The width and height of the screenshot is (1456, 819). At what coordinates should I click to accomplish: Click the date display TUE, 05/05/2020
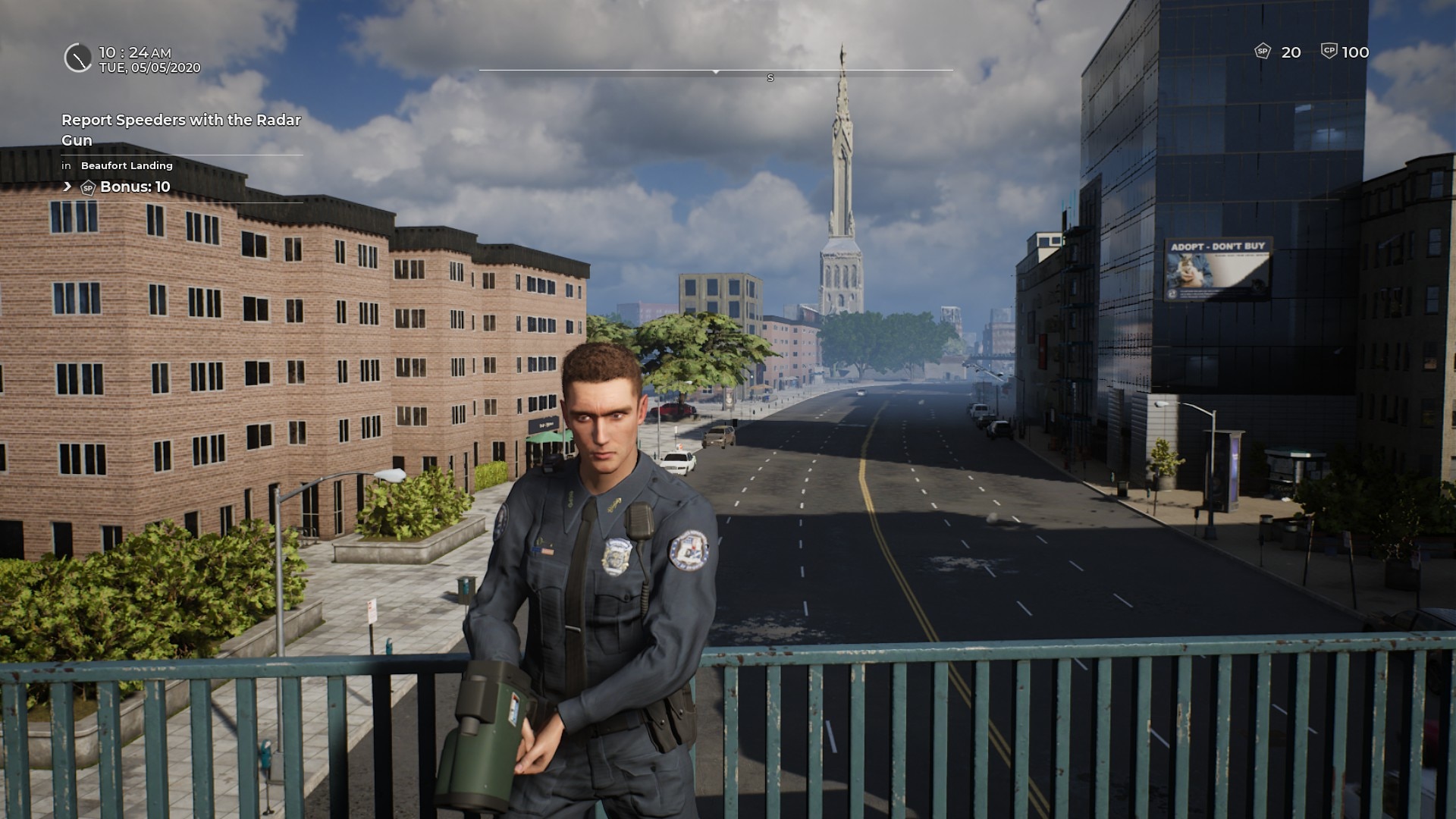(151, 67)
